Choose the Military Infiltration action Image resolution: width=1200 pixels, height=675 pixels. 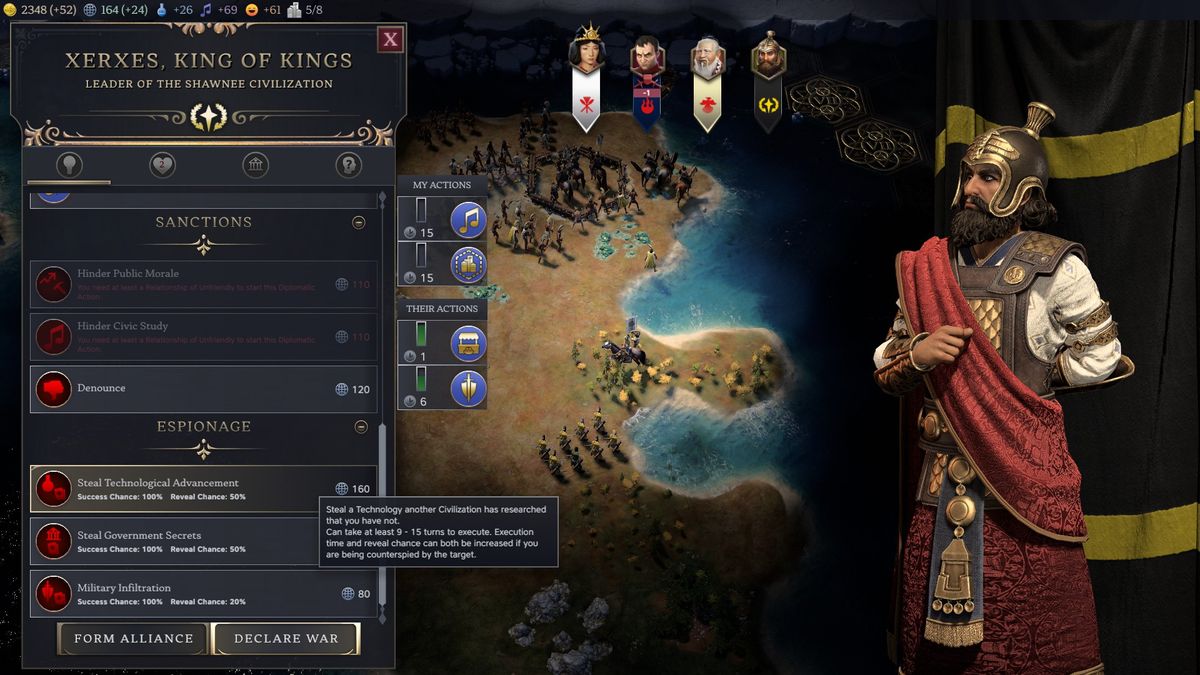204,594
